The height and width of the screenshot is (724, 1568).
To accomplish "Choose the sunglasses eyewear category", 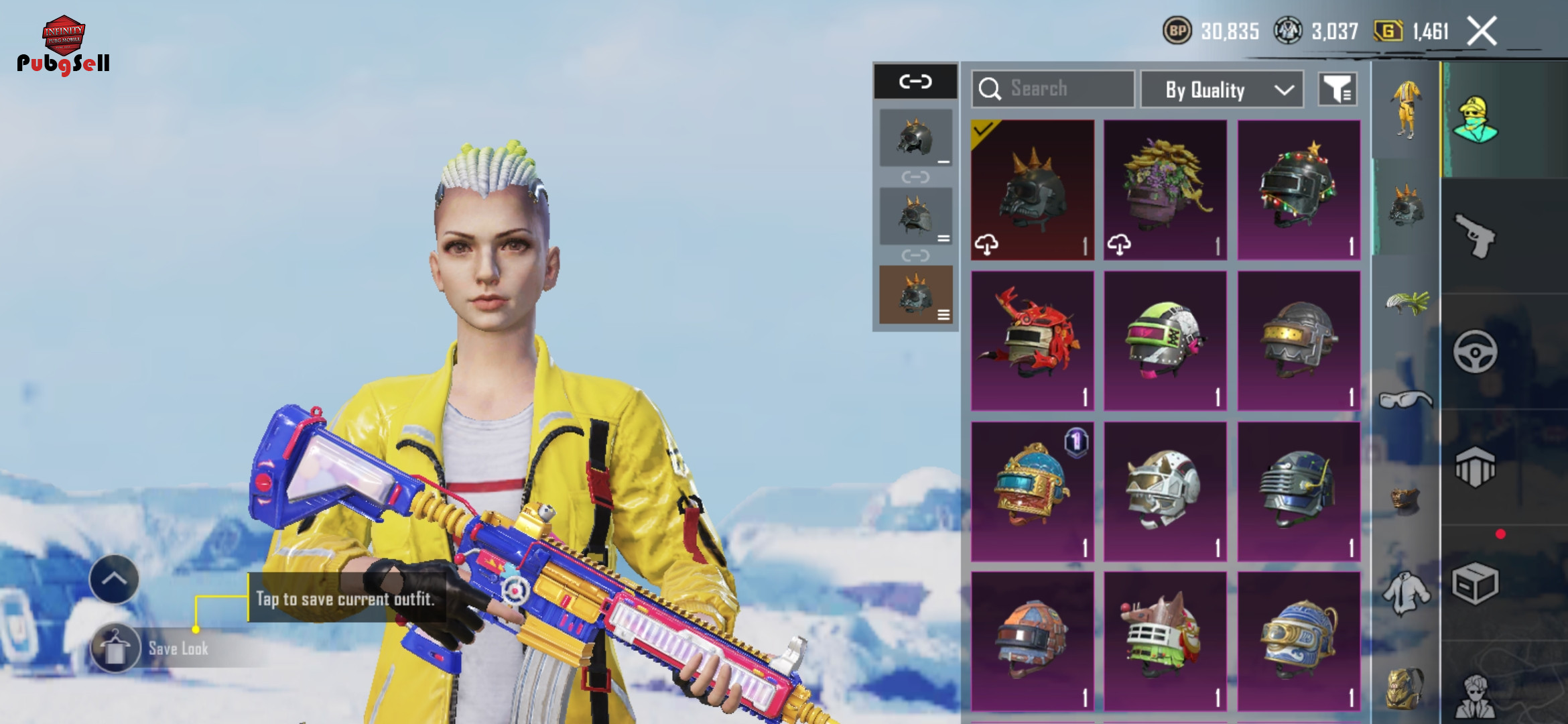I will pyautogui.click(x=1407, y=400).
